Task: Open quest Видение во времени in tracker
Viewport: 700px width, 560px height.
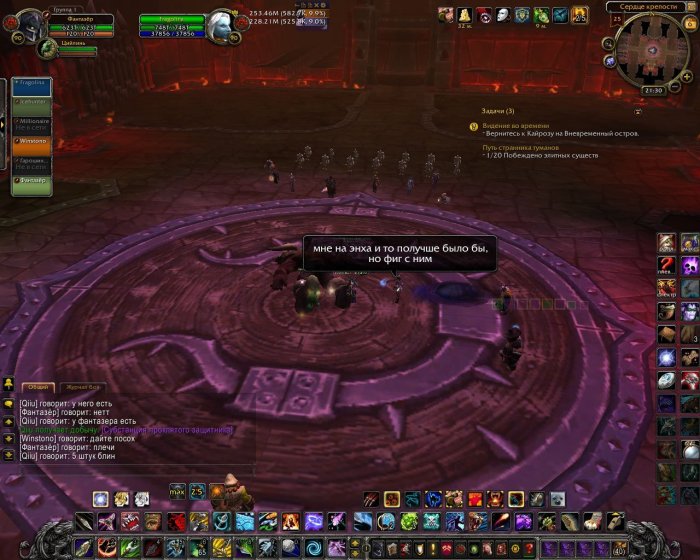Action: click(513, 125)
